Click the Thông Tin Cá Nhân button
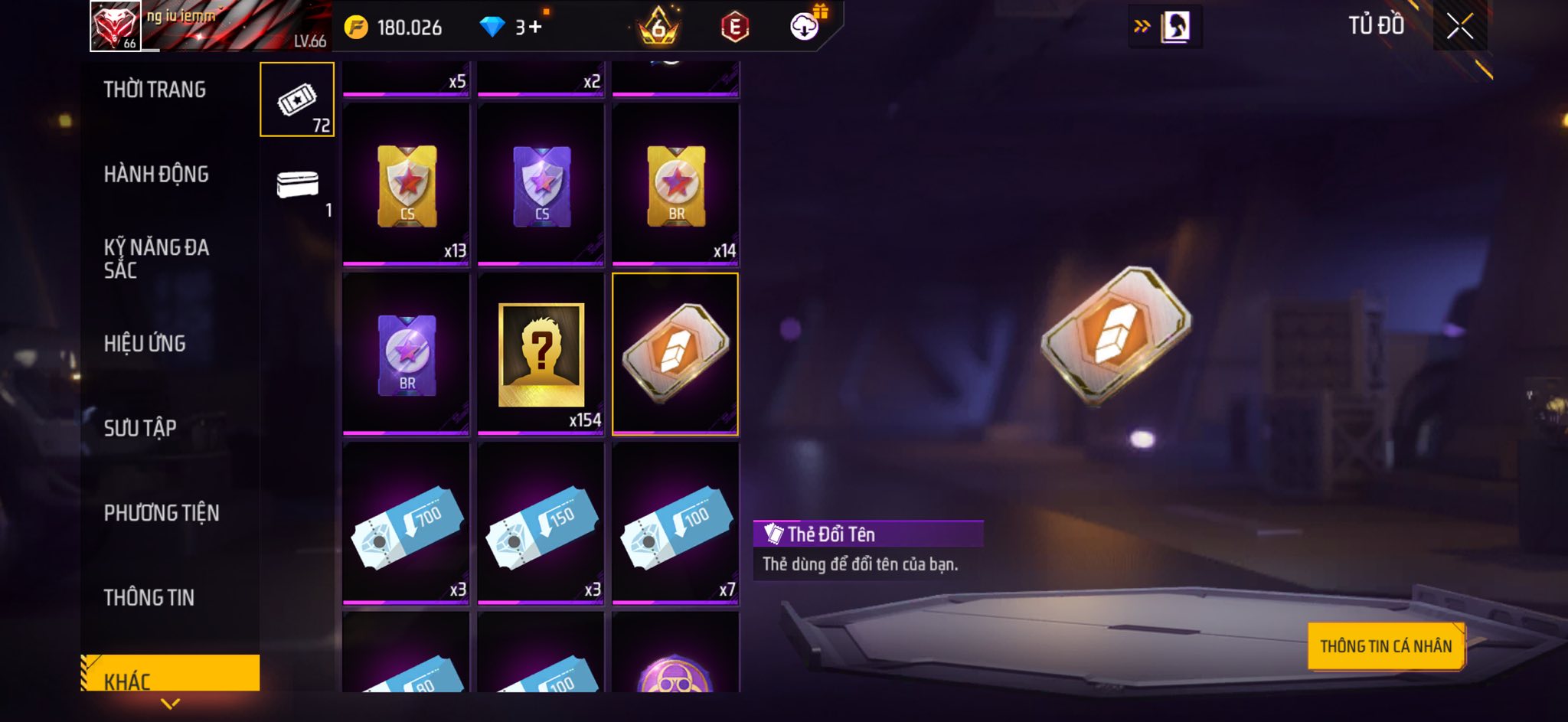Viewport: 1568px width, 722px height. [1386, 646]
